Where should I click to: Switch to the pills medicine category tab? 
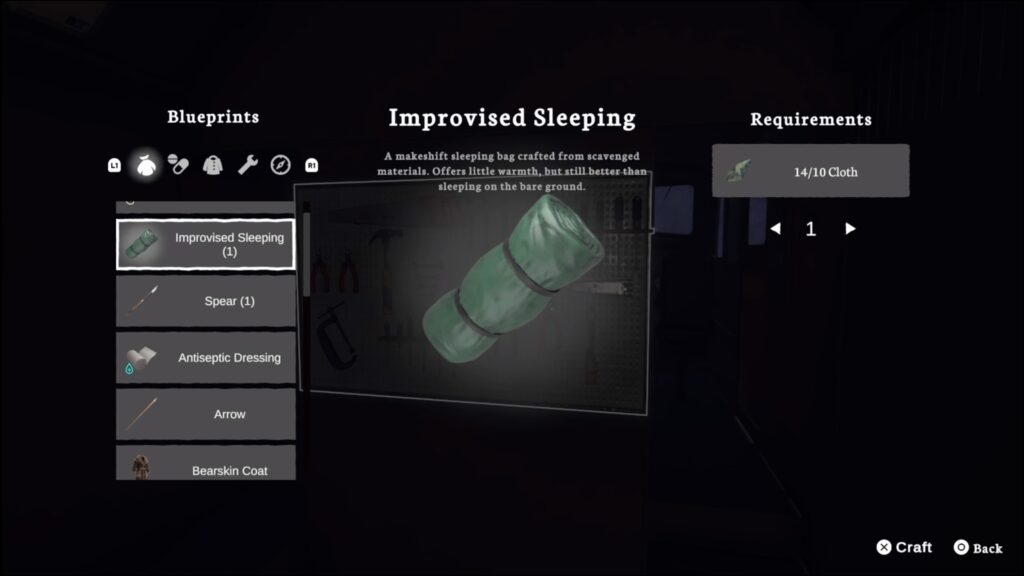[178, 165]
